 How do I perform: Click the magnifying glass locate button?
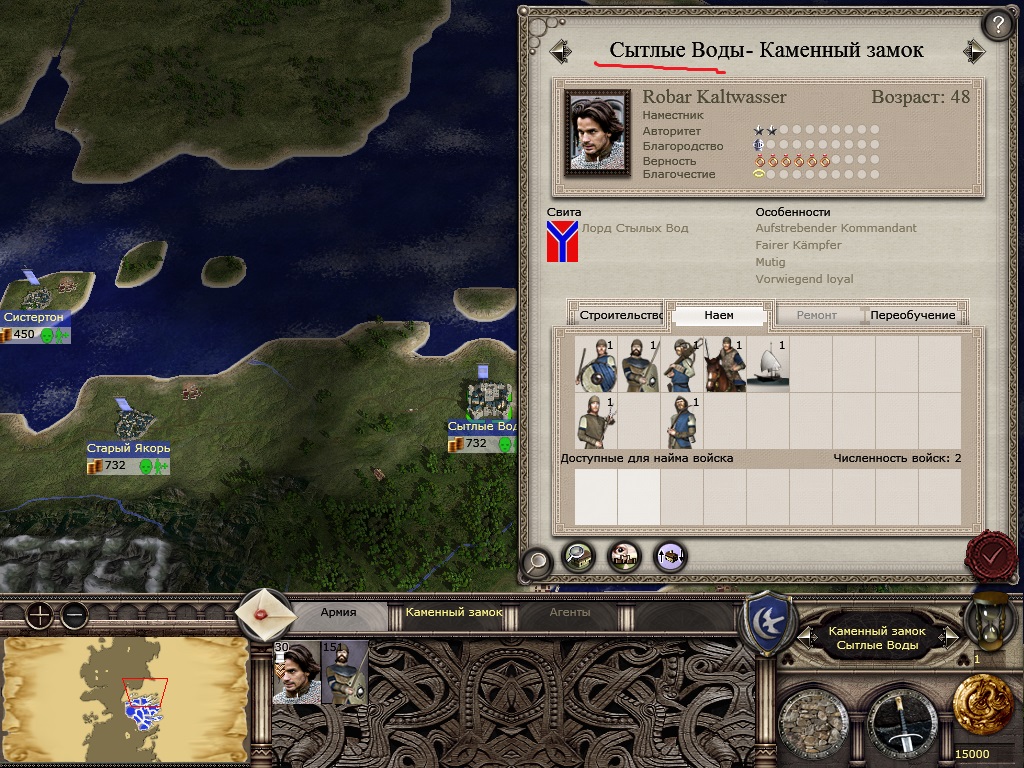click(x=537, y=562)
